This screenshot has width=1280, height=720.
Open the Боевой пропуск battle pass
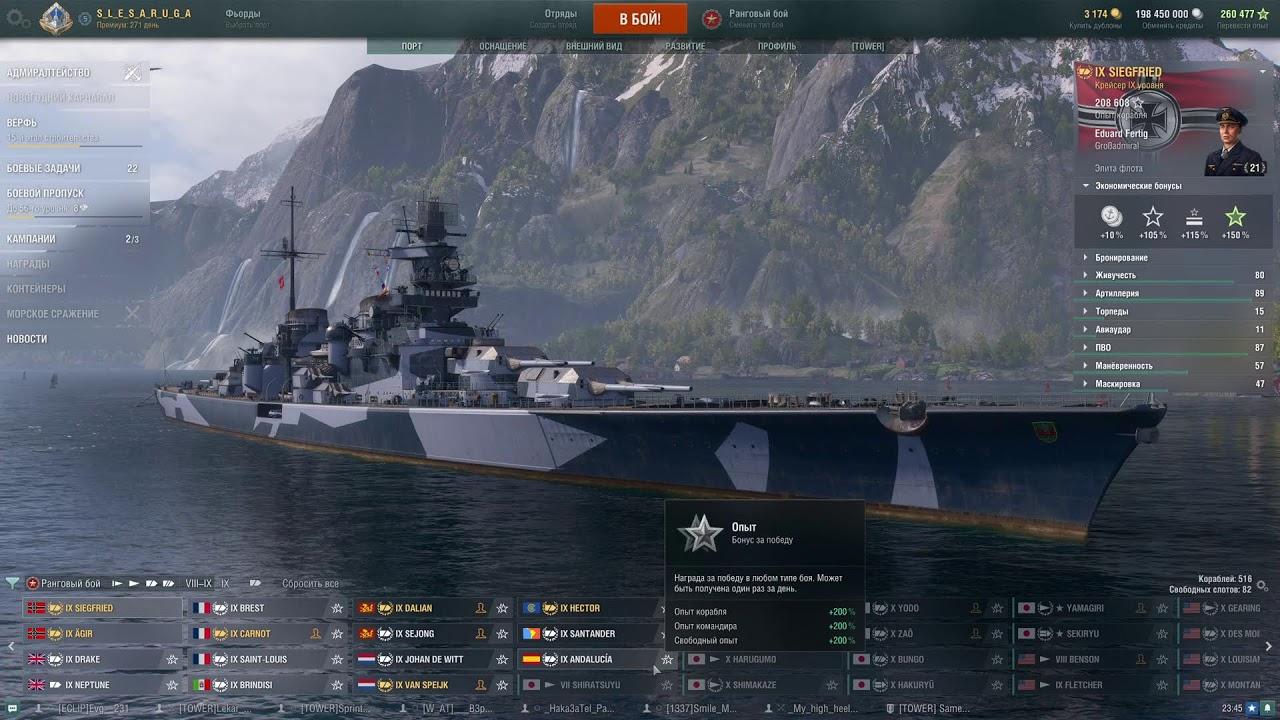(x=45, y=194)
